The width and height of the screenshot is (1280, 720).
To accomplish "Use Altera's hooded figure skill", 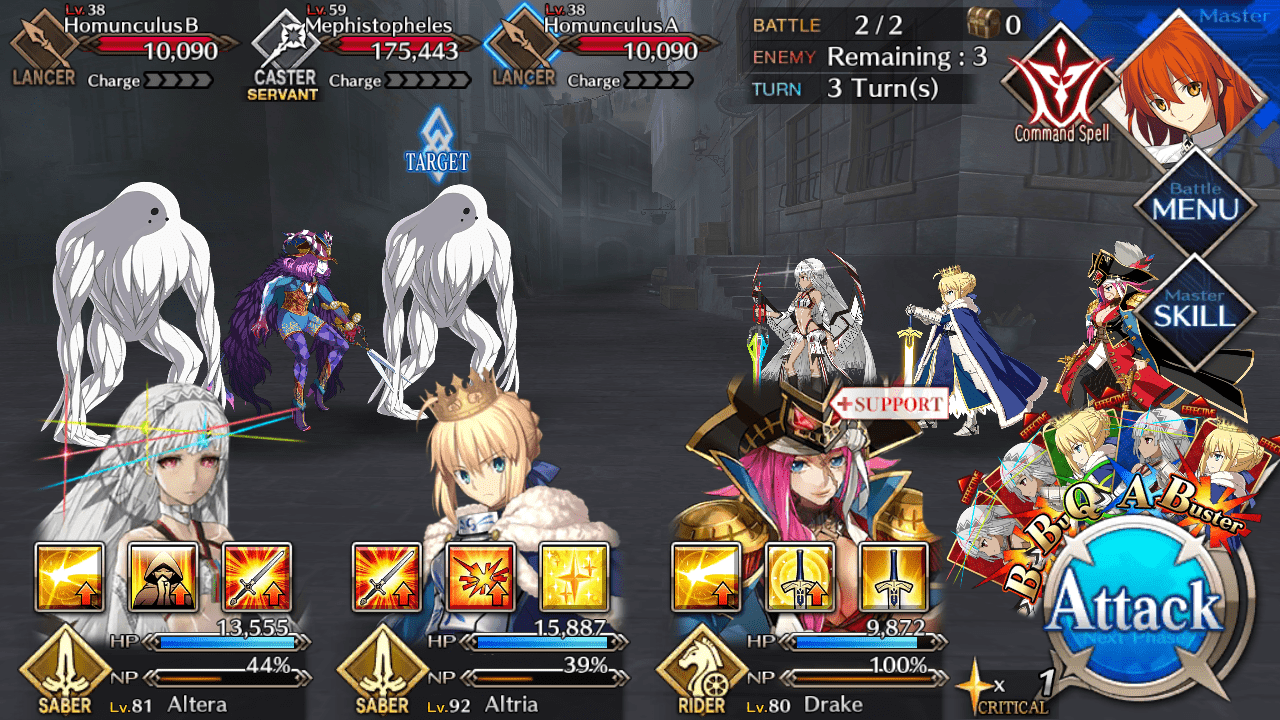I will click(163, 577).
